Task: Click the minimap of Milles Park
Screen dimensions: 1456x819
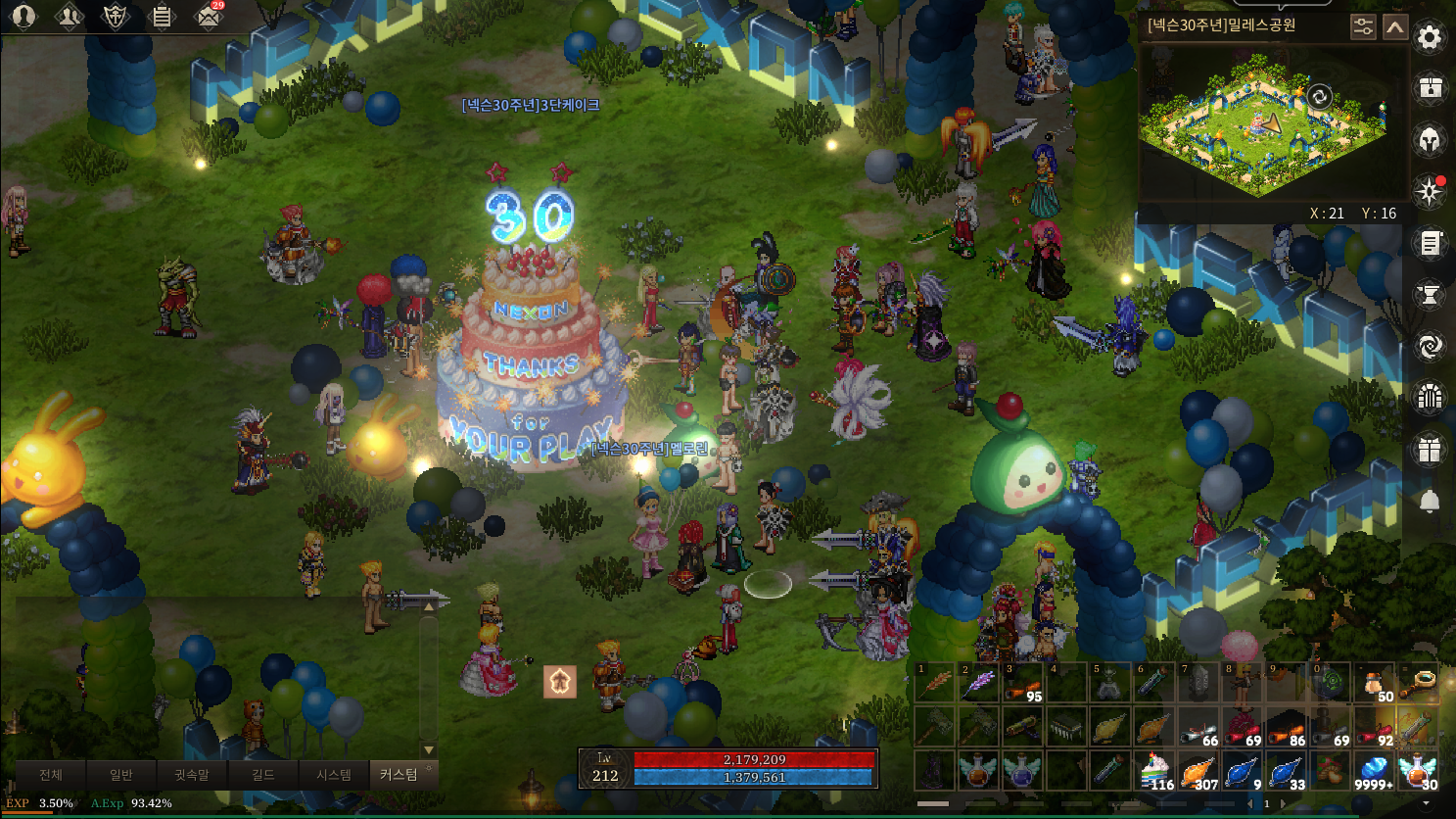Action: 1269,122
